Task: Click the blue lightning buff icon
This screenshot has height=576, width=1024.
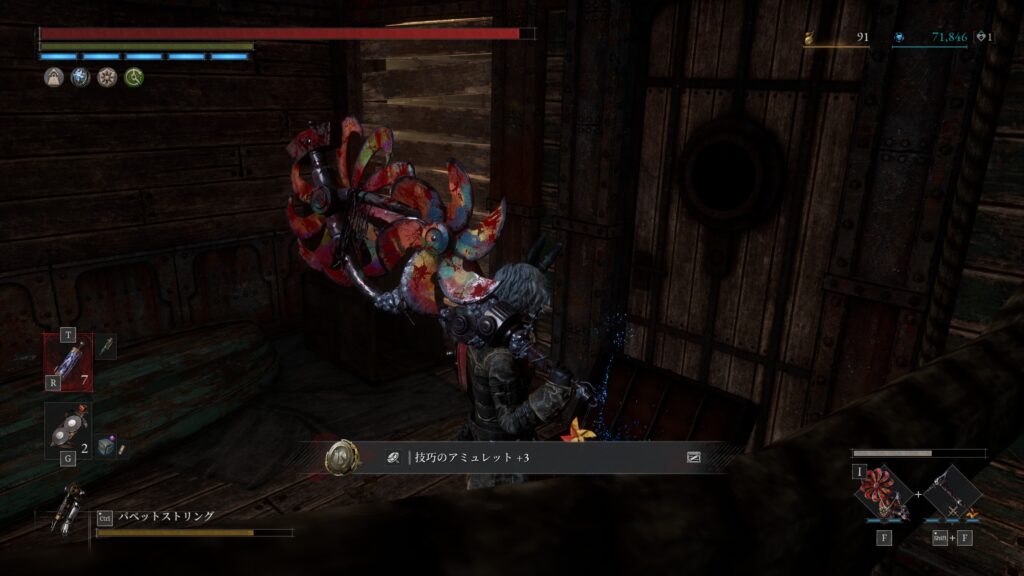Action: pyautogui.click(x=80, y=78)
